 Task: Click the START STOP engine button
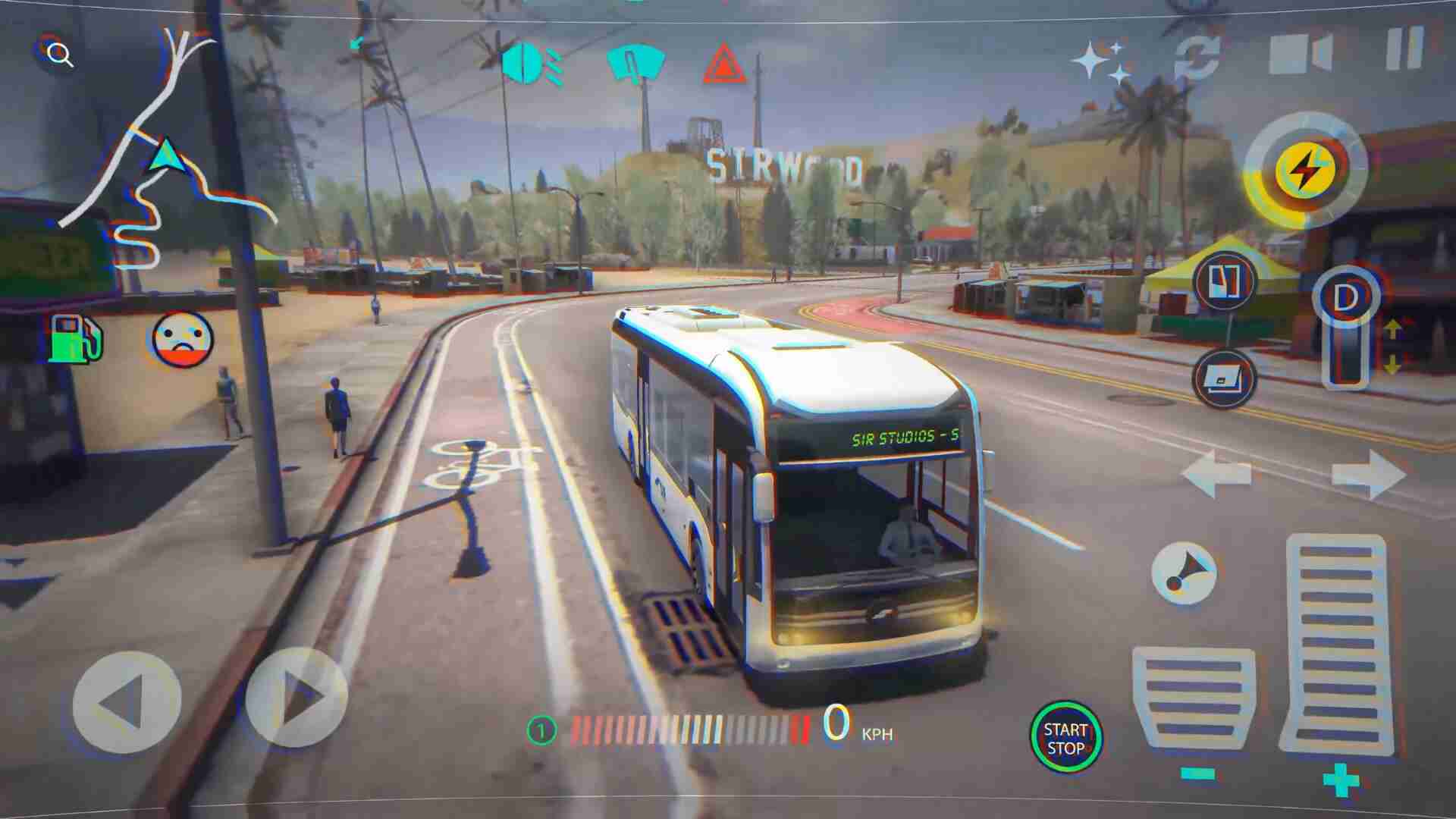1065,738
